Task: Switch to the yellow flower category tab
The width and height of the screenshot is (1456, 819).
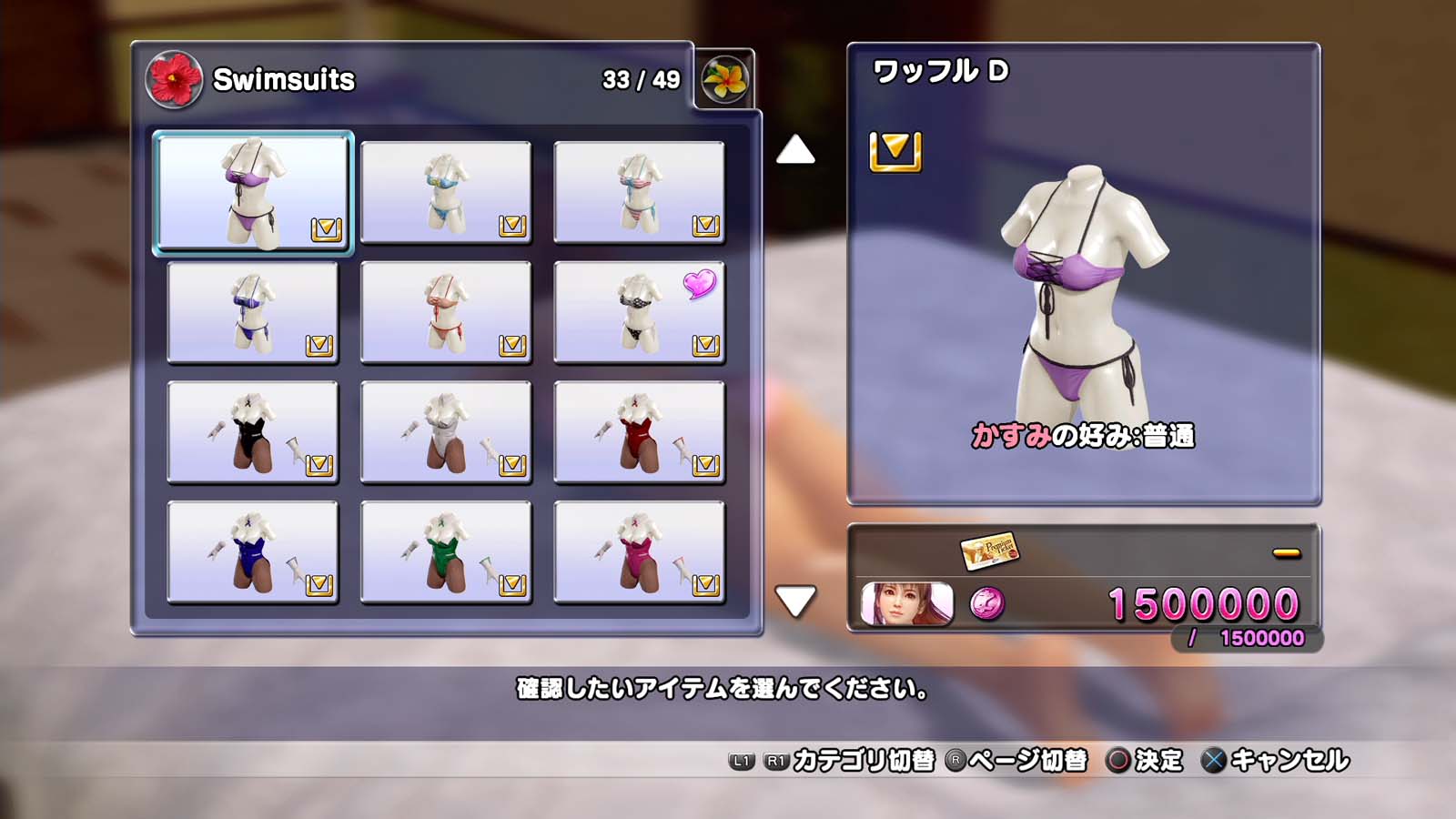Action: (724, 79)
